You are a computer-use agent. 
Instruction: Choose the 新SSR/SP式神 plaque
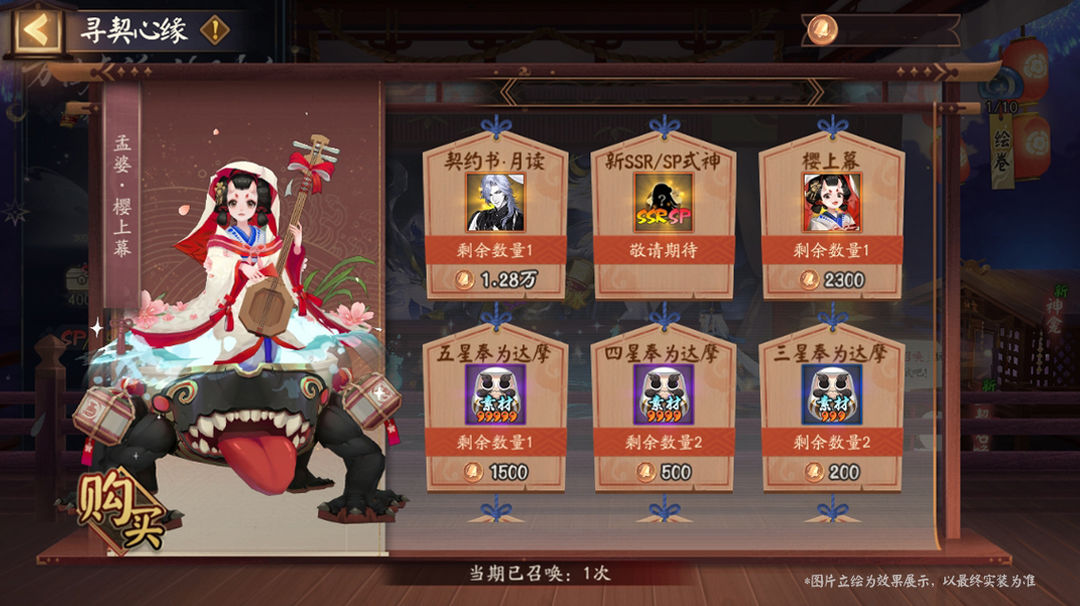[x=664, y=216]
